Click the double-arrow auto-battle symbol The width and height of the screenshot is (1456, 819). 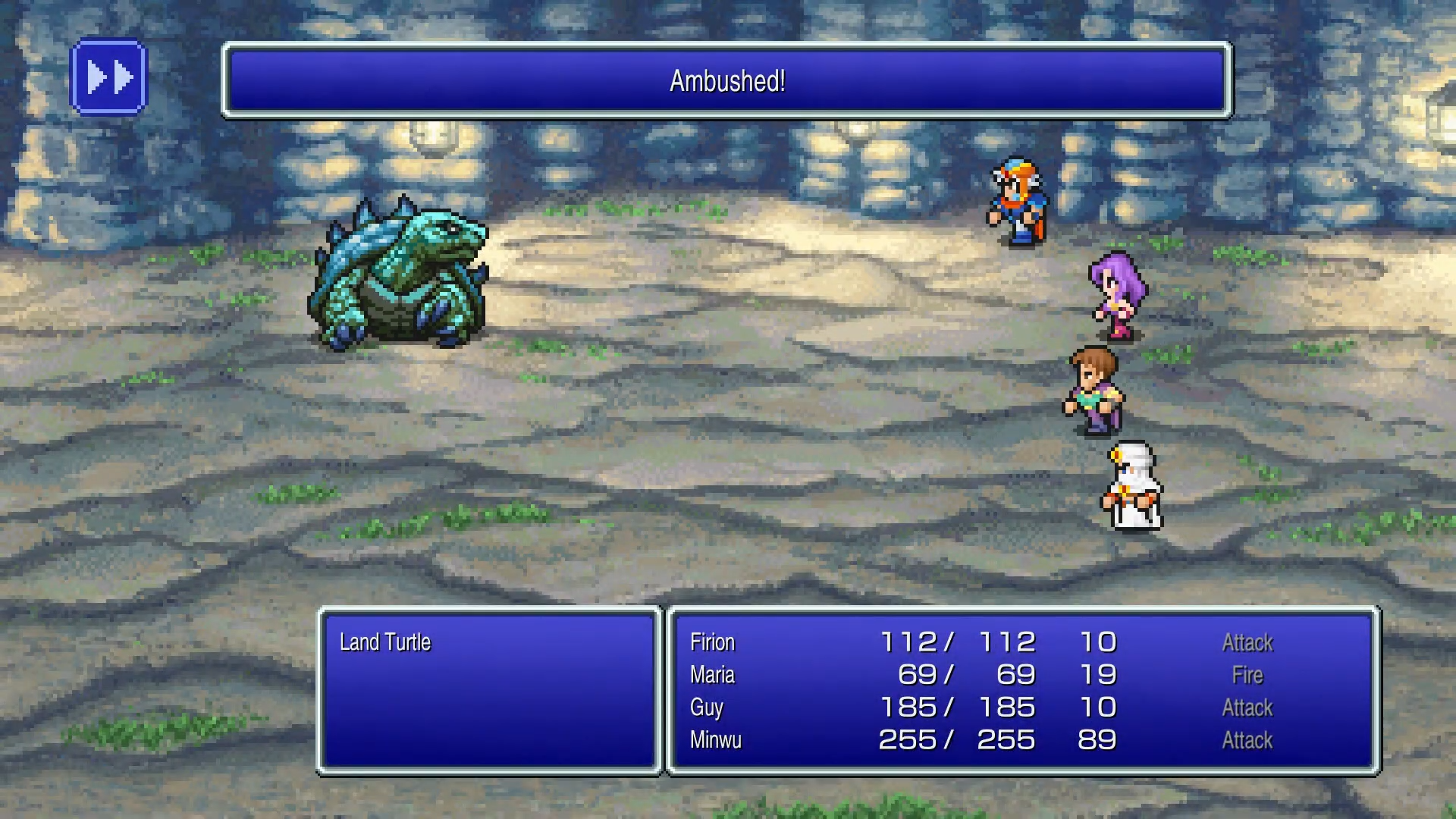click(x=109, y=75)
